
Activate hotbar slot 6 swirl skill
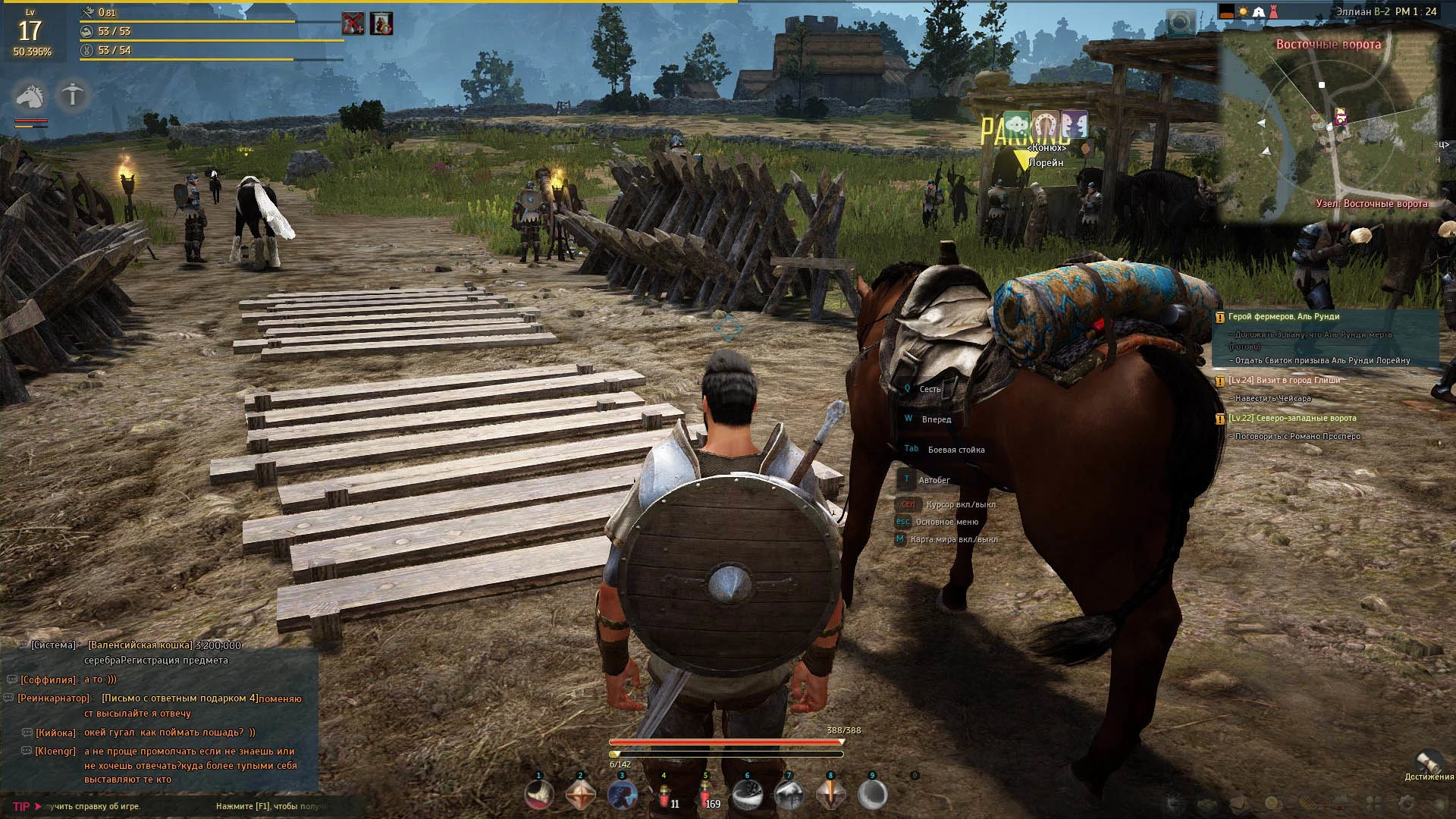point(748,795)
